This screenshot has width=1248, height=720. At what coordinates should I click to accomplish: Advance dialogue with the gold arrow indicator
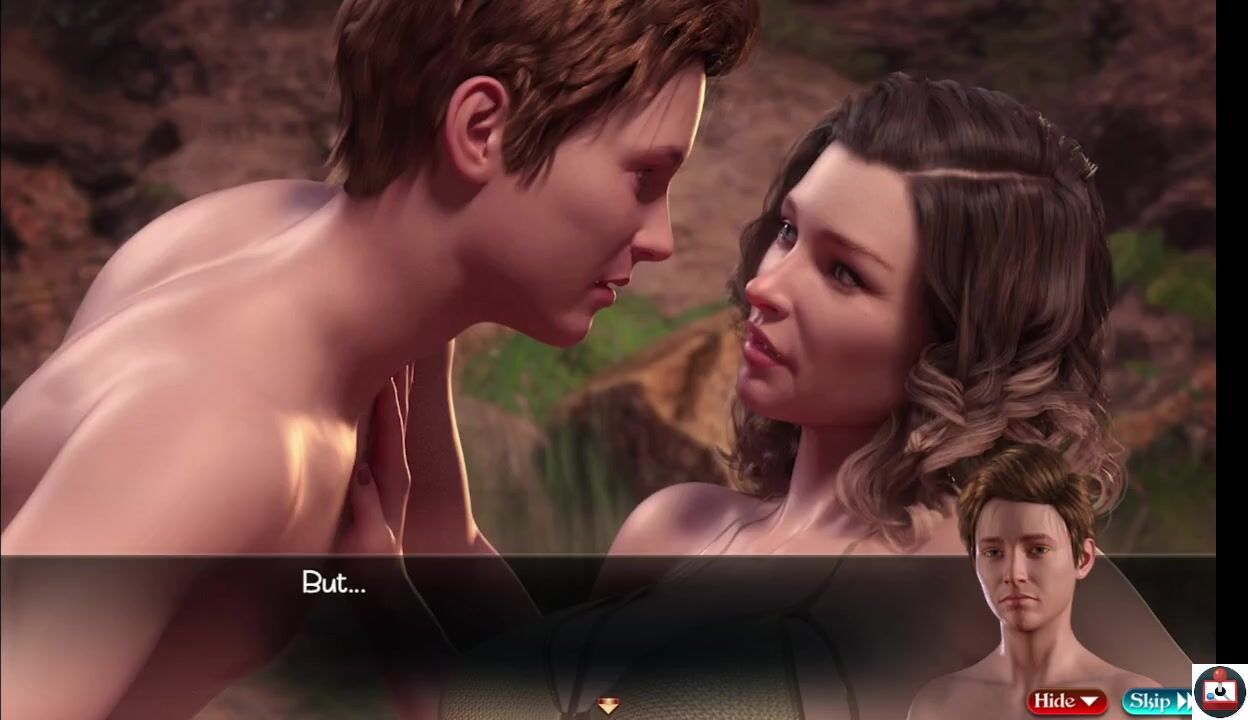coord(608,706)
